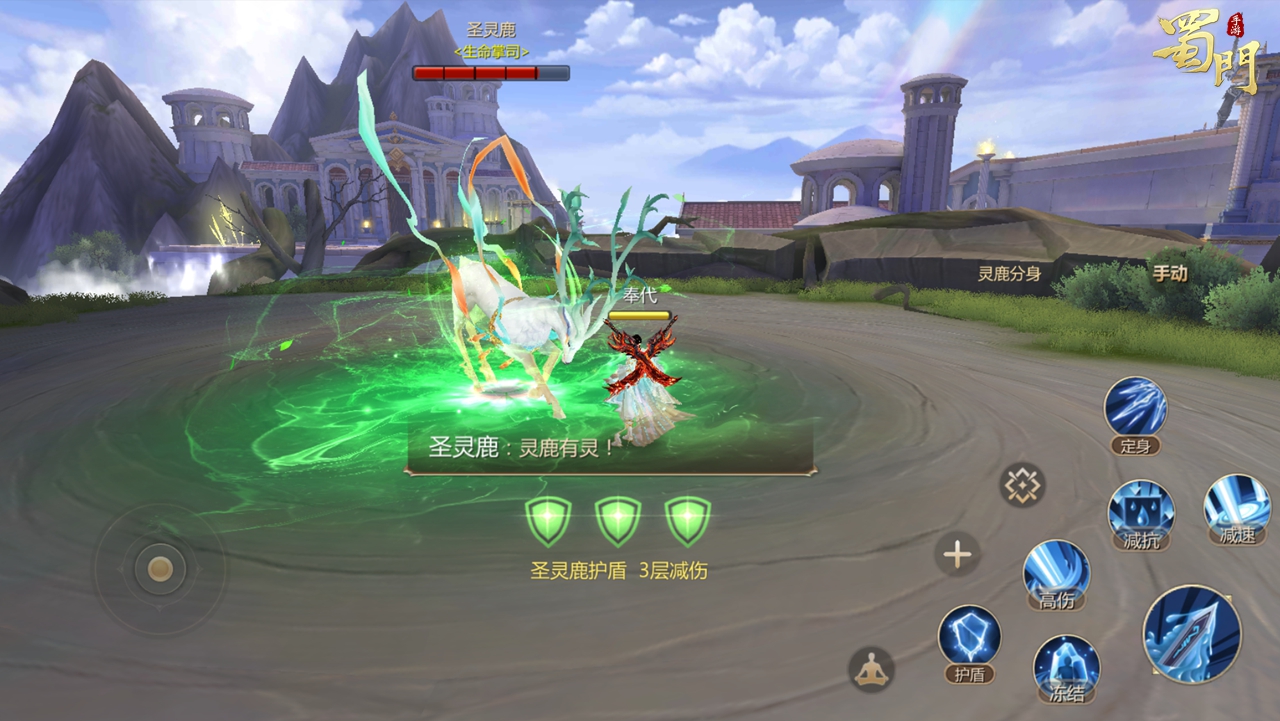The width and height of the screenshot is (1280, 721).
Task: Toggle the 手动 manual combat mode
Action: 1170,273
